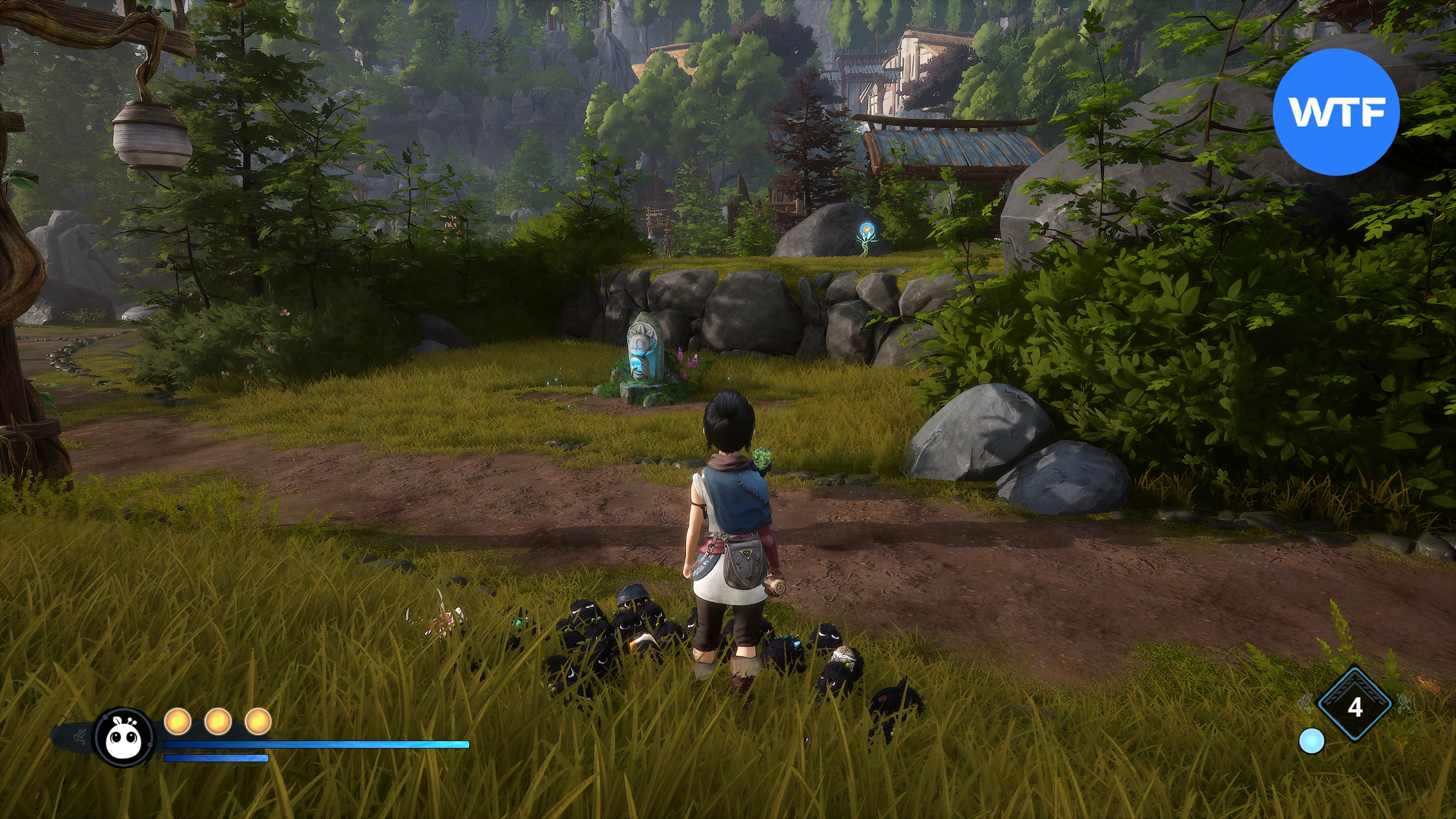Activate the glowing blue orb icon
Viewport: 1456px width, 819px height.
1312,741
